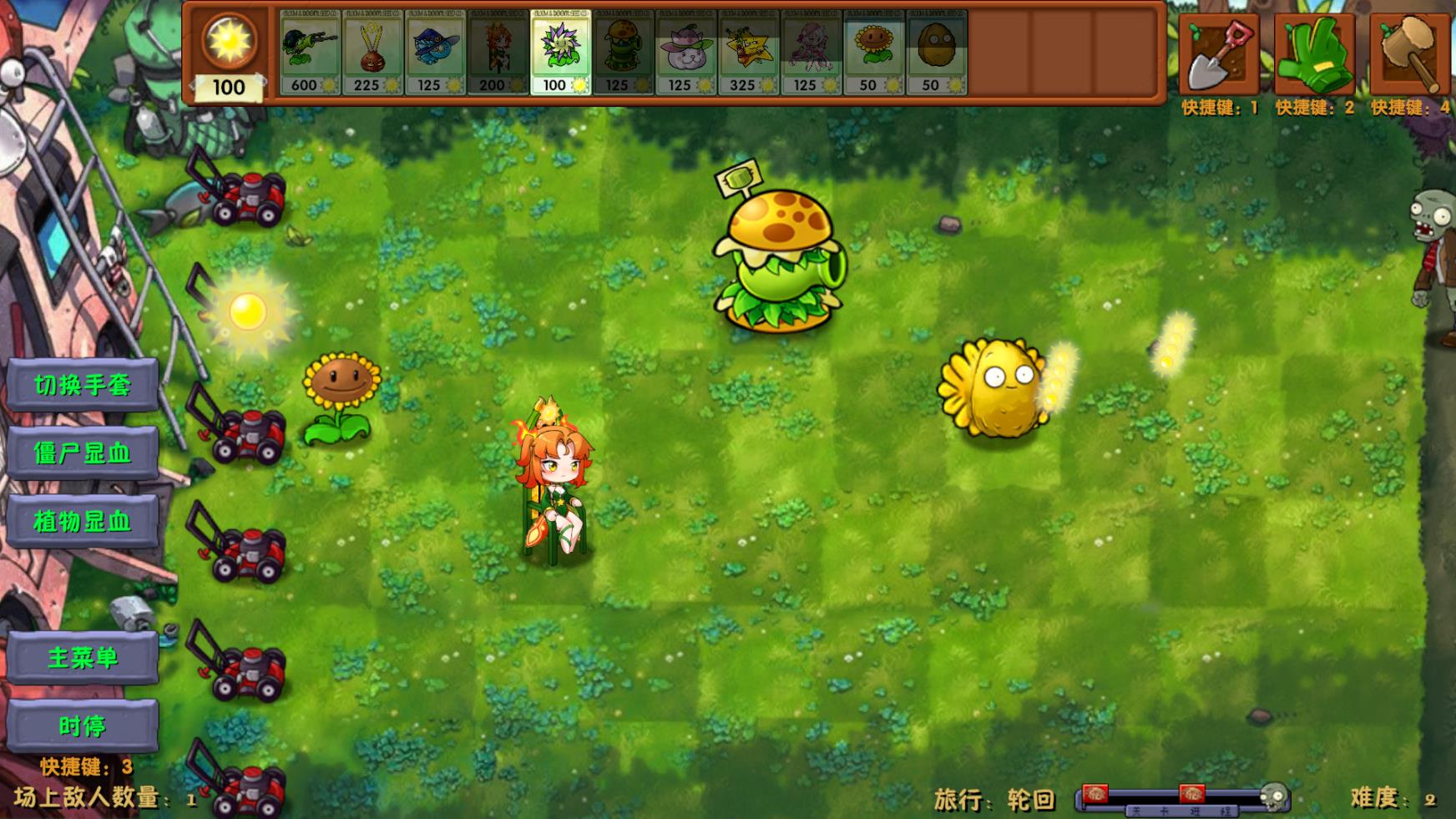
Task: Collect the falling sun token
Action: 247,311
